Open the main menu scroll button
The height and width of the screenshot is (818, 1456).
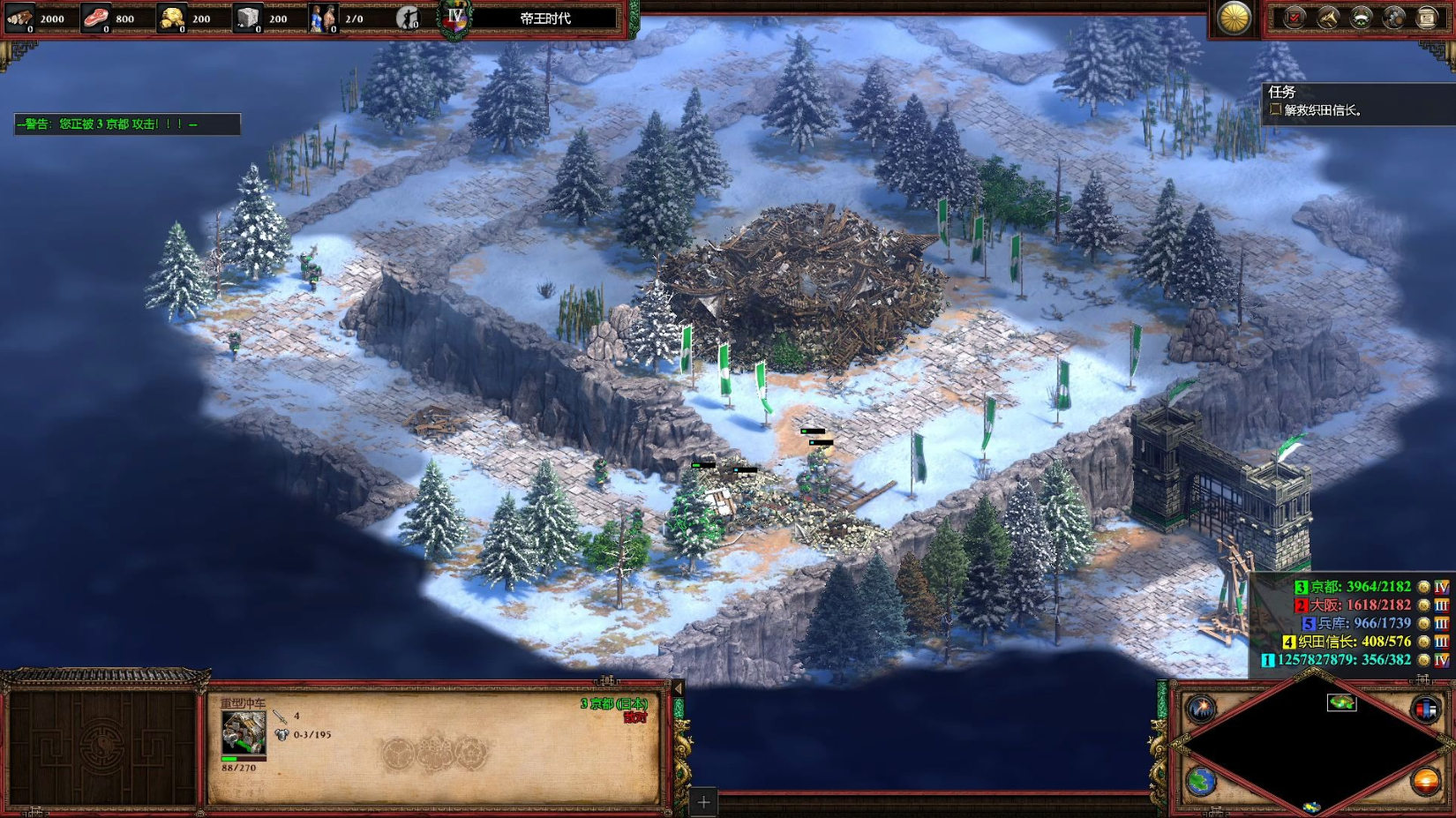point(1427,18)
